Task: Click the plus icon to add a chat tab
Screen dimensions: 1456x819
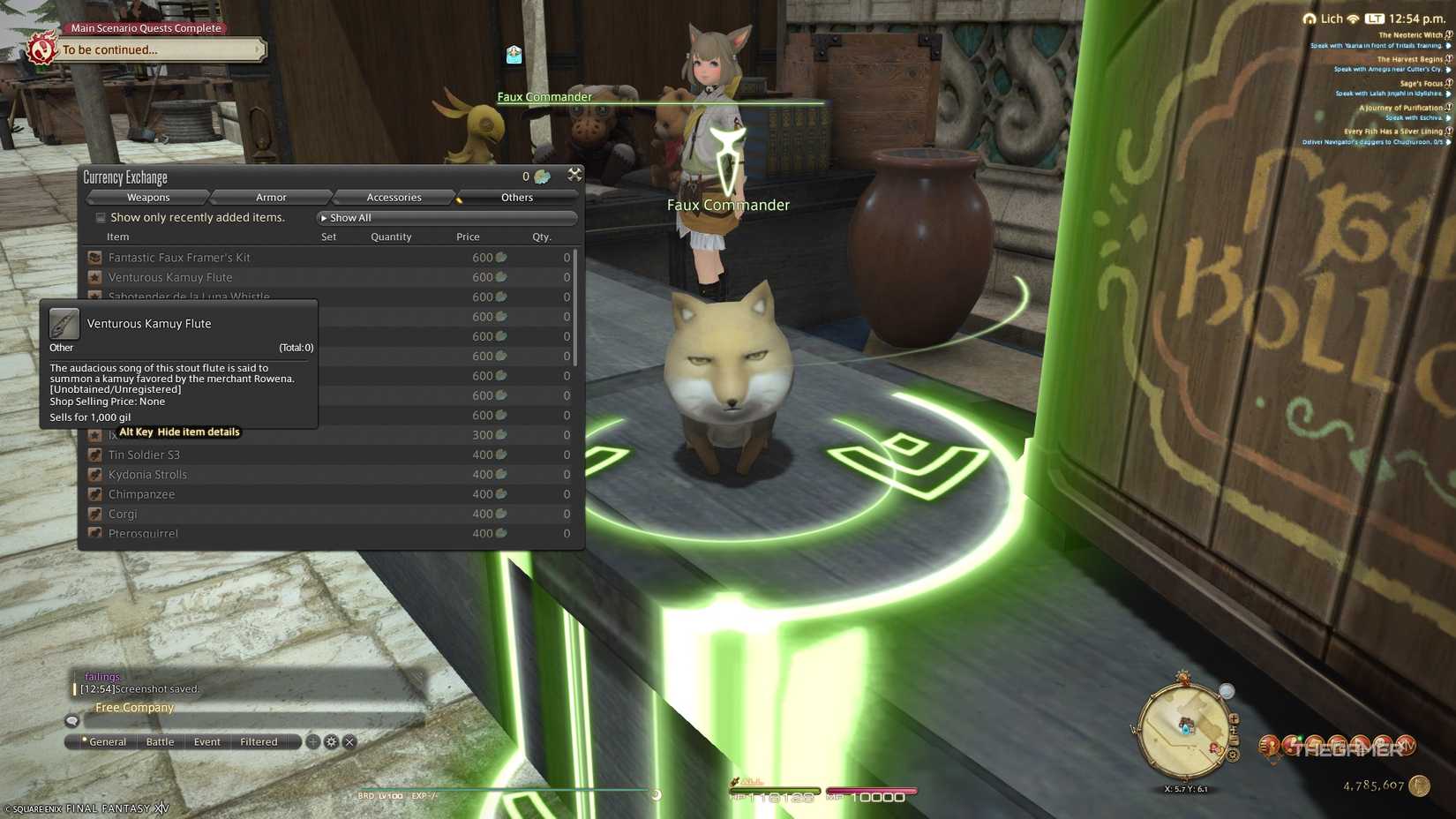Action: click(x=311, y=741)
